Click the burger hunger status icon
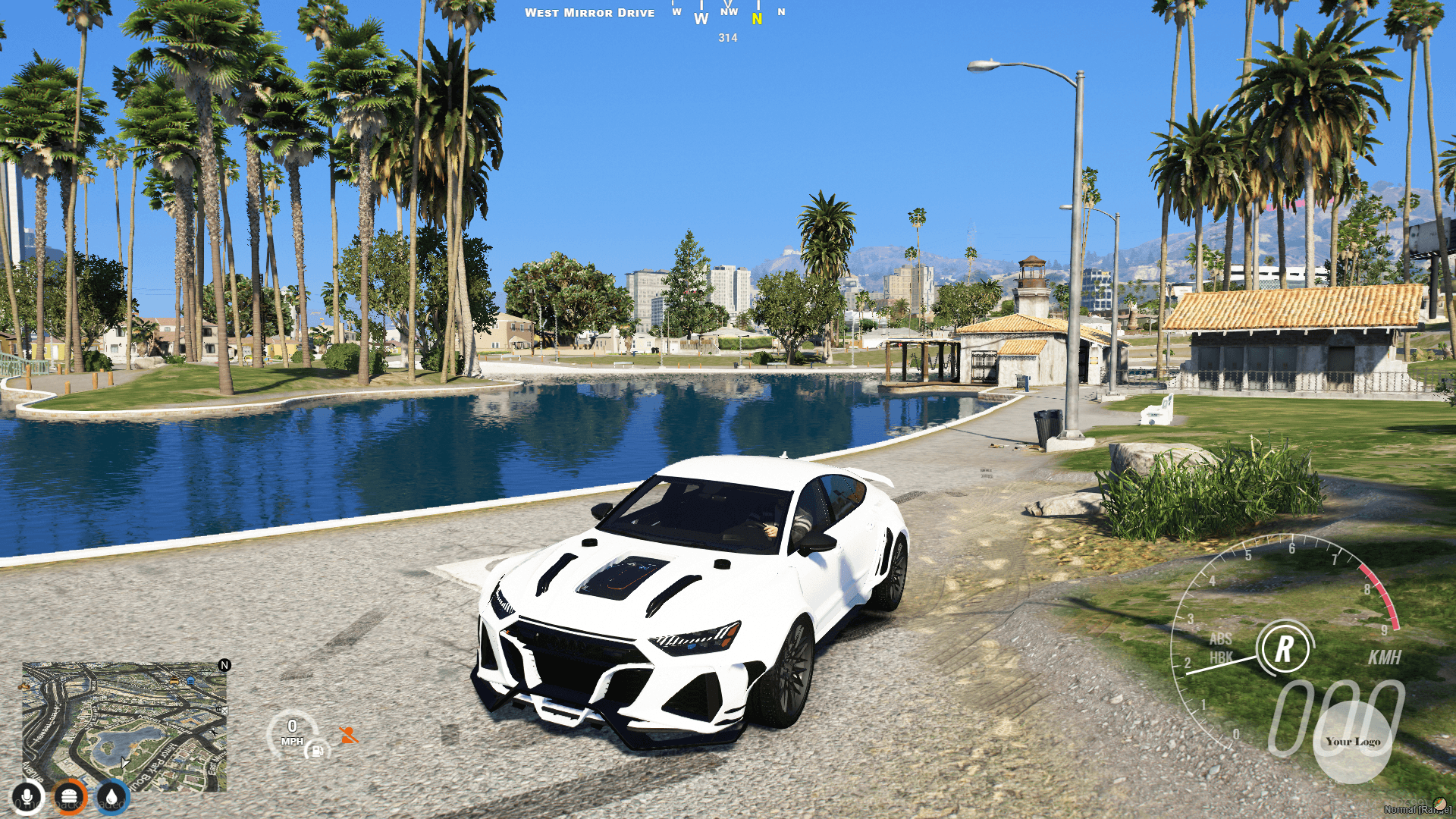Viewport: 1456px width, 819px height. [68, 798]
